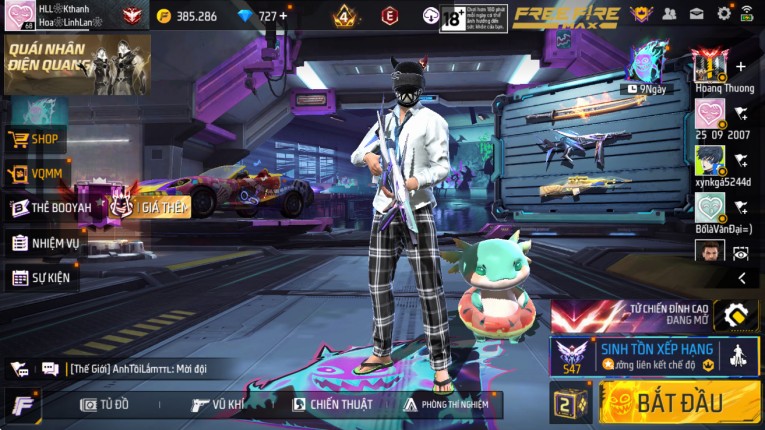This screenshot has width=765, height=430.
Task: Click the GIÁ THÊM offer button
Action: click(164, 207)
